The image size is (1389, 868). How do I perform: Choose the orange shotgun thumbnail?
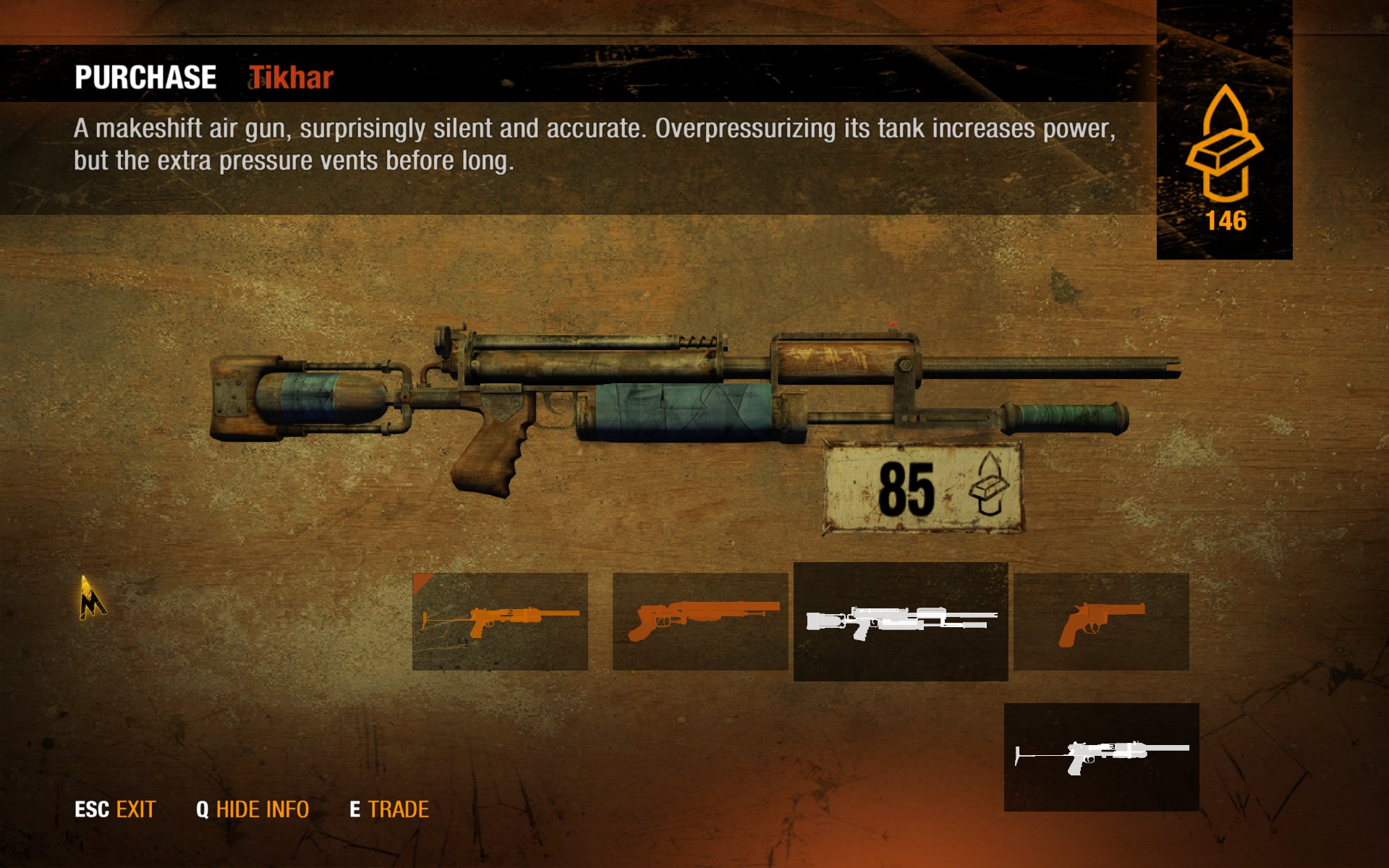coord(700,621)
